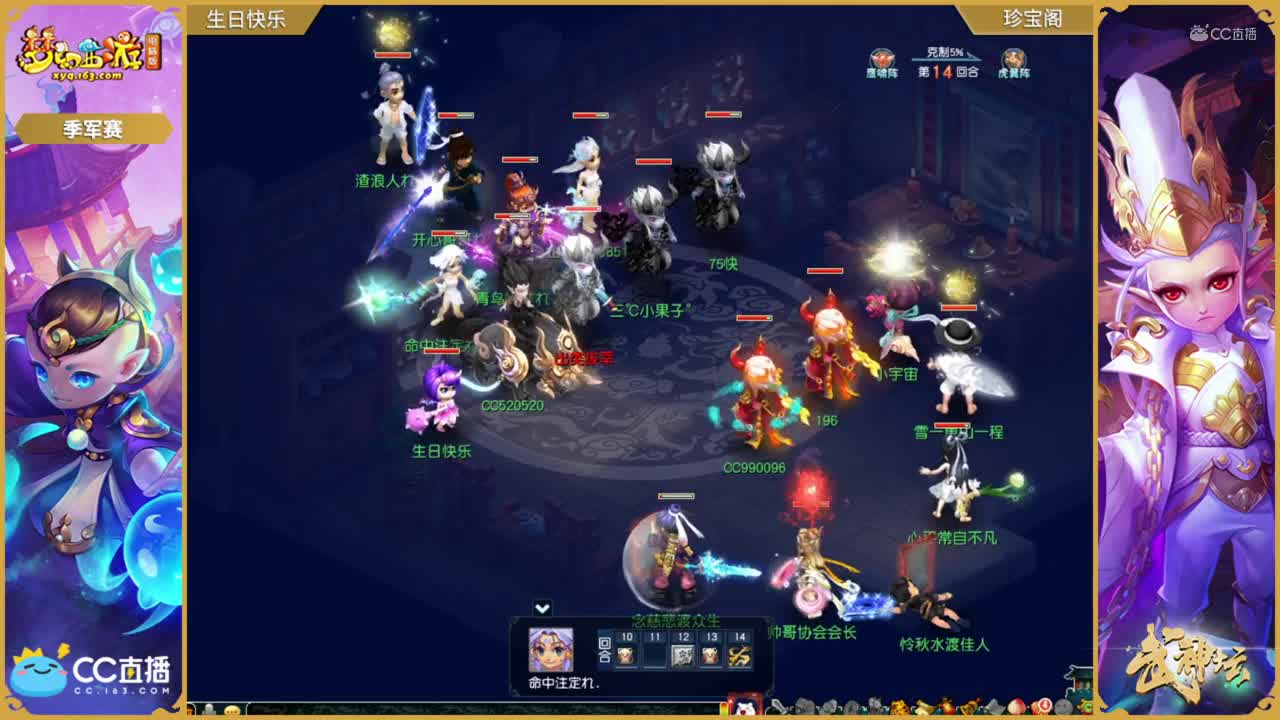The width and height of the screenshot is (1280, 720).
Task: Click the red lantern pet icon in bottom item row
Action: coord(945,707)
